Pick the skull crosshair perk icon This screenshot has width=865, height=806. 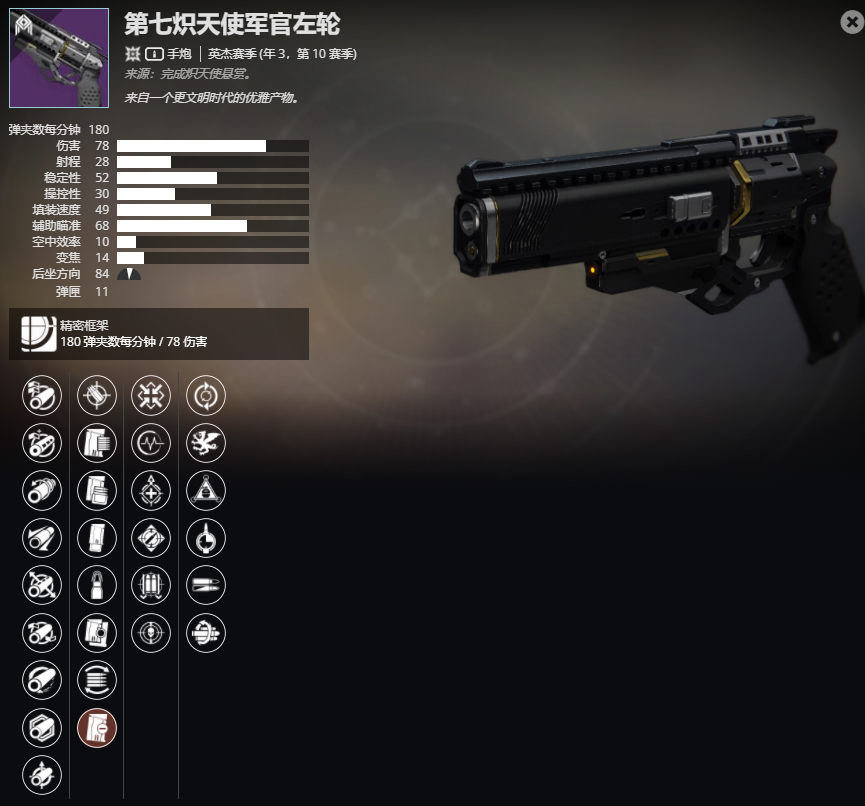(x=151, y=632)
